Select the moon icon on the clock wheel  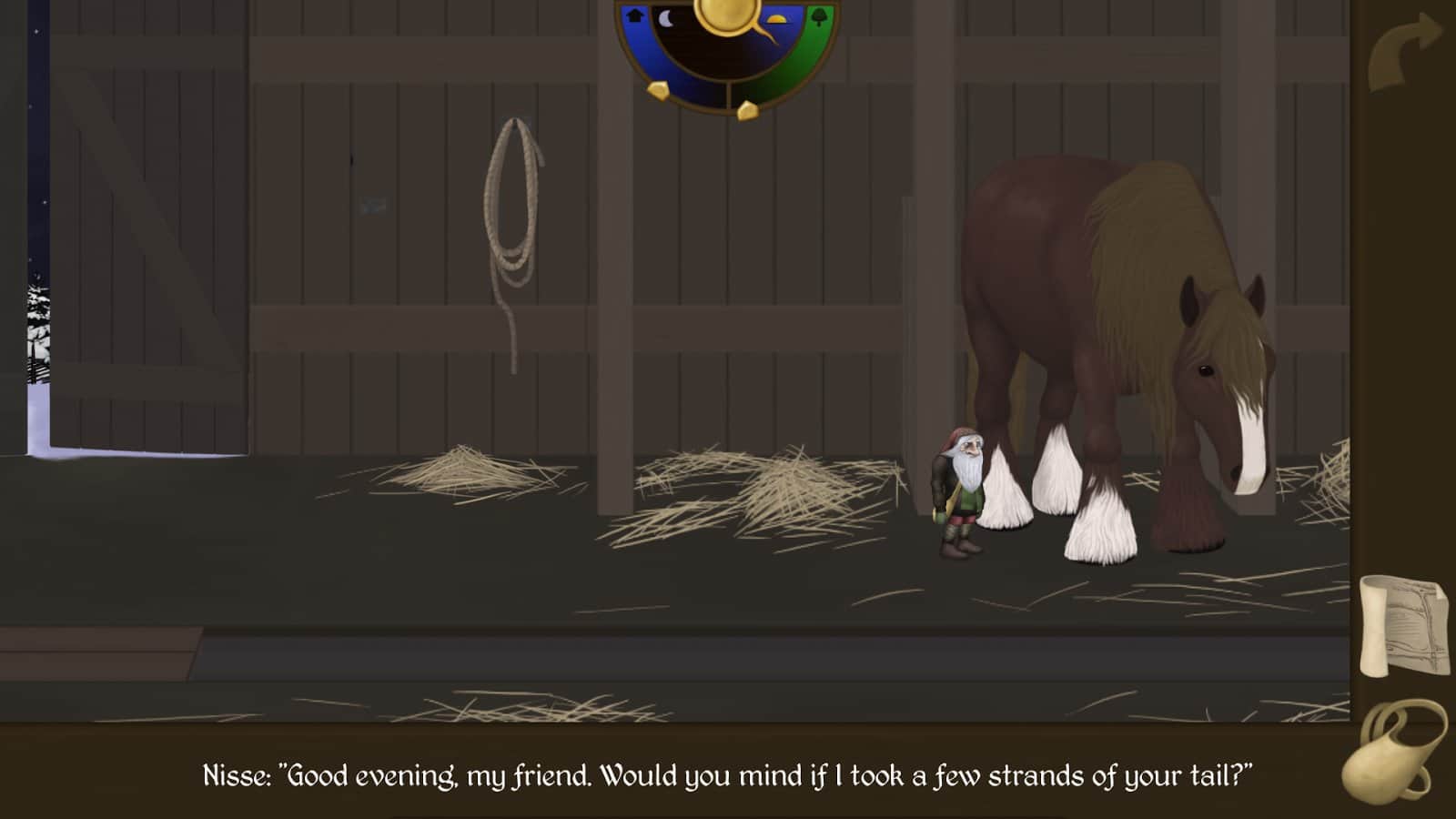pyautogui.click(x=666, y=19)
